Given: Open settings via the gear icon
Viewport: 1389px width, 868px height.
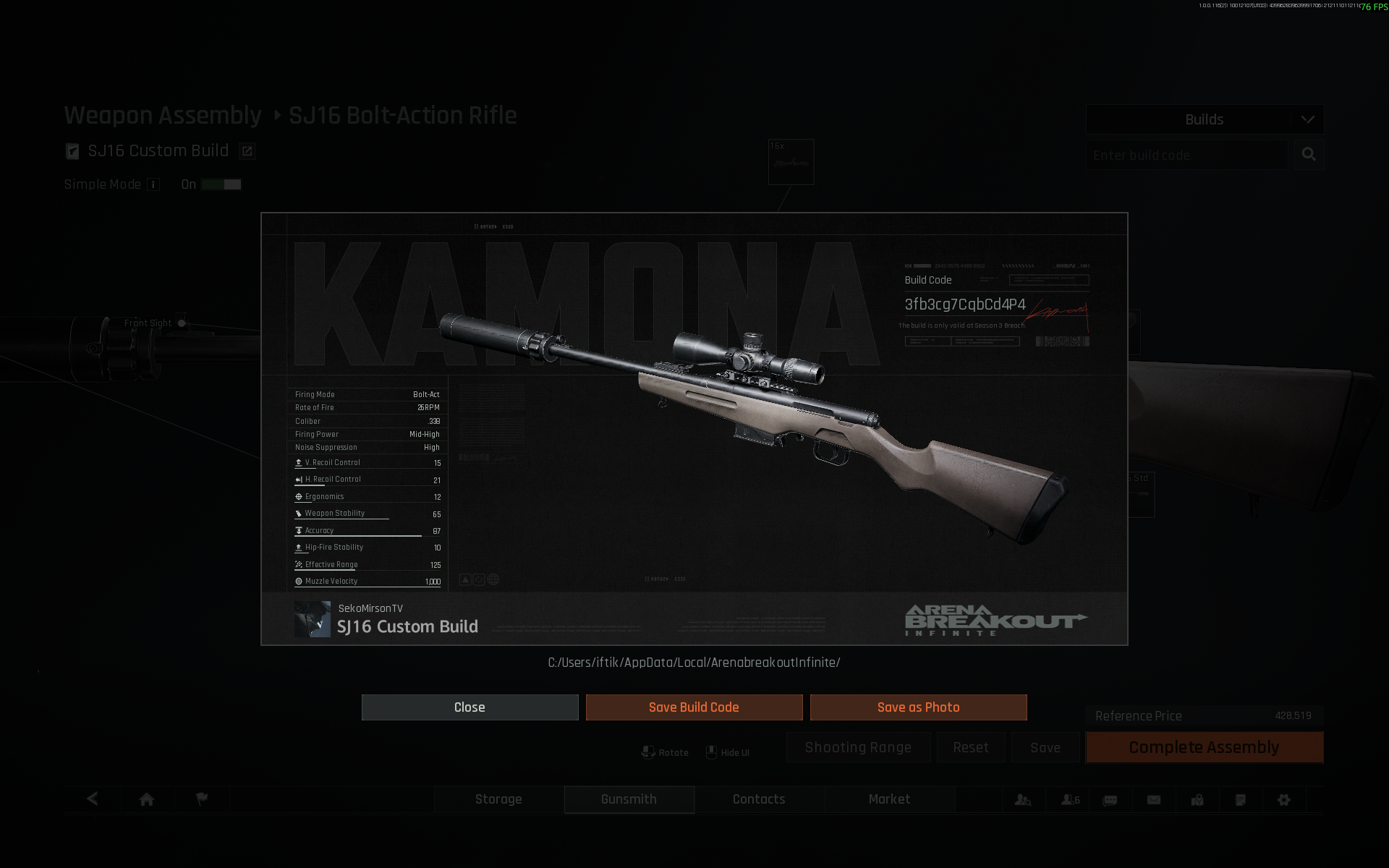Looking at the screenshot, I should (x=1284, y=800).
